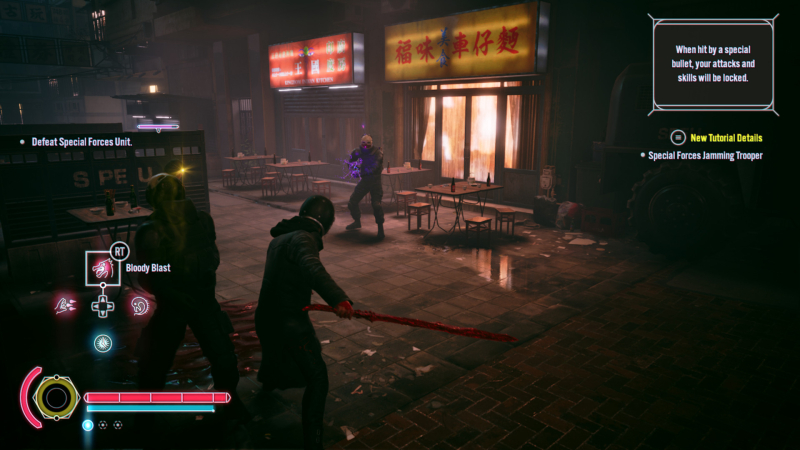Select the left skill with claw-slash icon
The height and width of the screenshot is (450, 800).
[x=66, y=305]
